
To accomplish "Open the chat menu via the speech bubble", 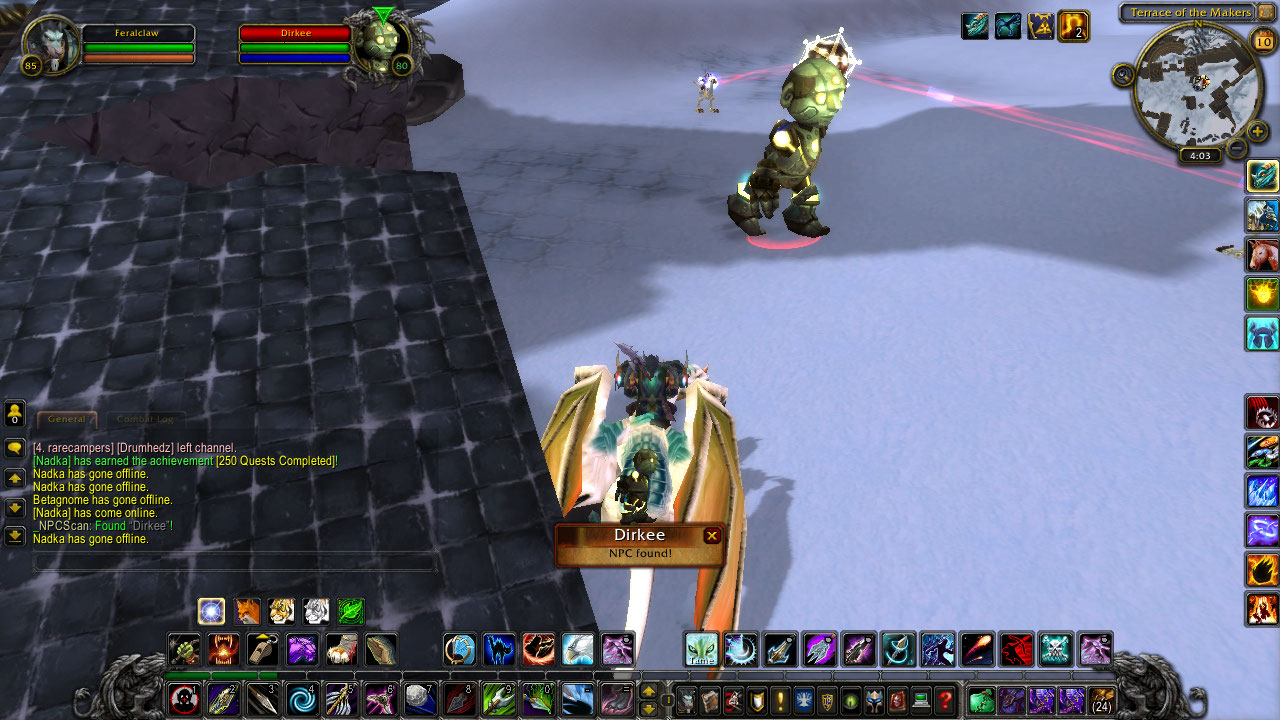I will (14, 448).
